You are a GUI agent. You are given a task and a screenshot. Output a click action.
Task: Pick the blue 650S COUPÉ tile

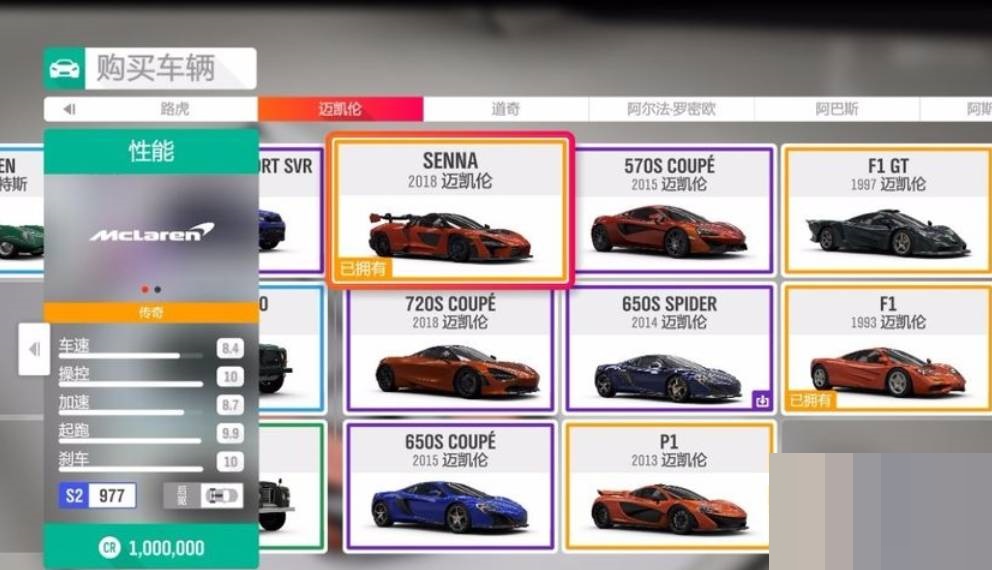click(x=450, y=486)
